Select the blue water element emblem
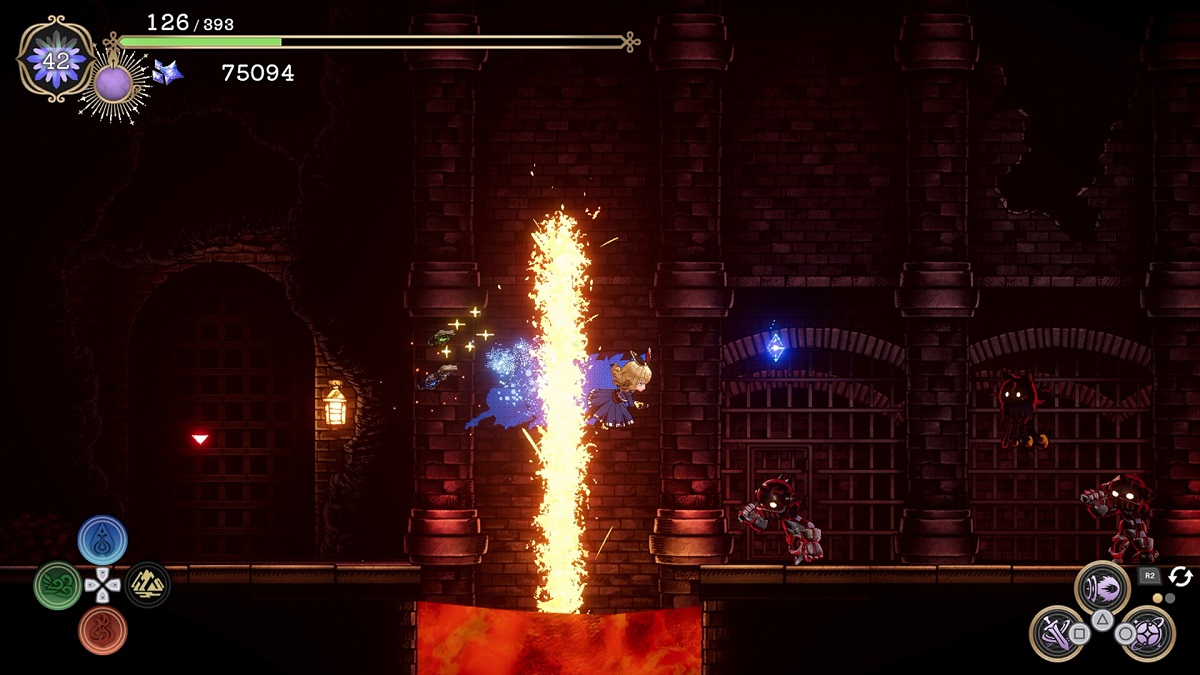 coord(102,539)
